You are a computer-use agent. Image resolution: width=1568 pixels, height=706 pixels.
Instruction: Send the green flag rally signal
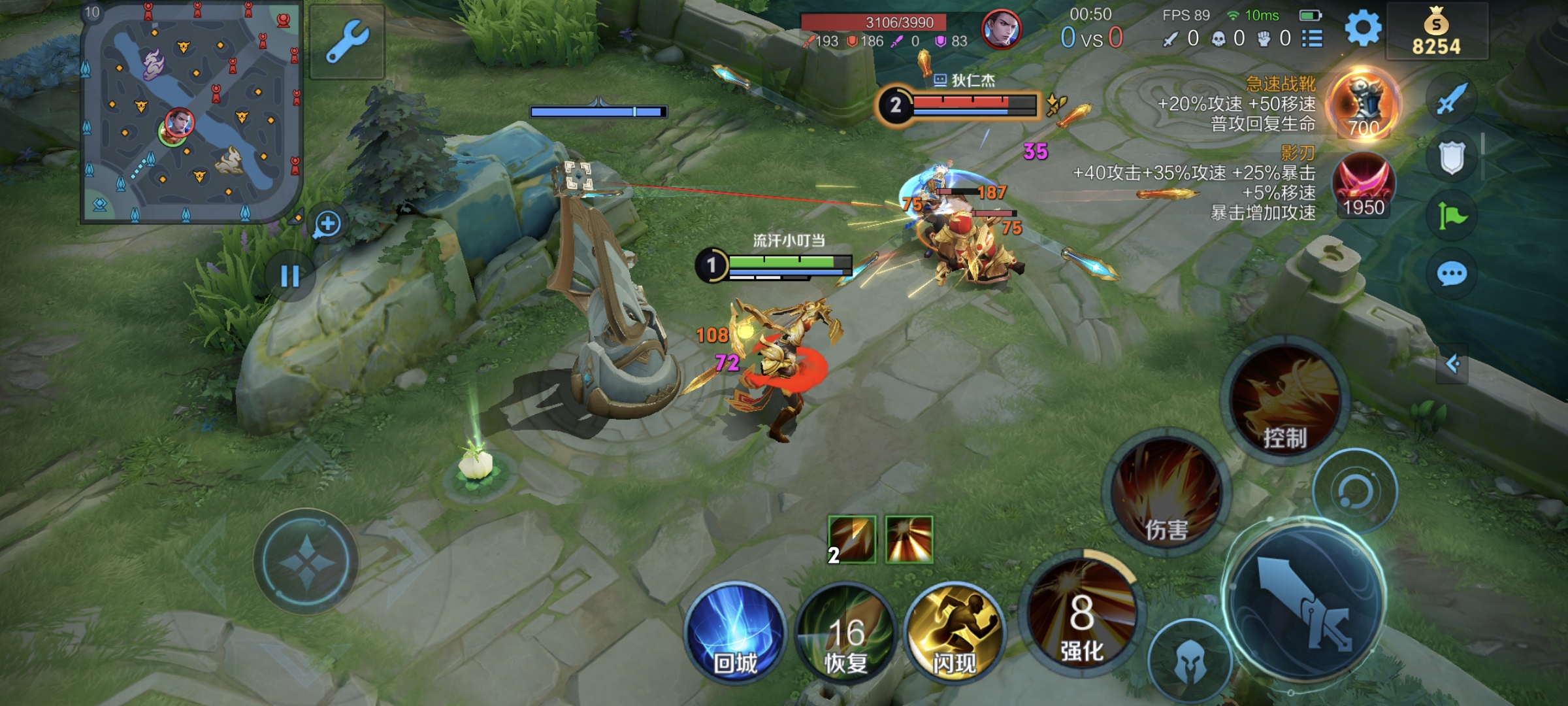tap(1451, 216)
